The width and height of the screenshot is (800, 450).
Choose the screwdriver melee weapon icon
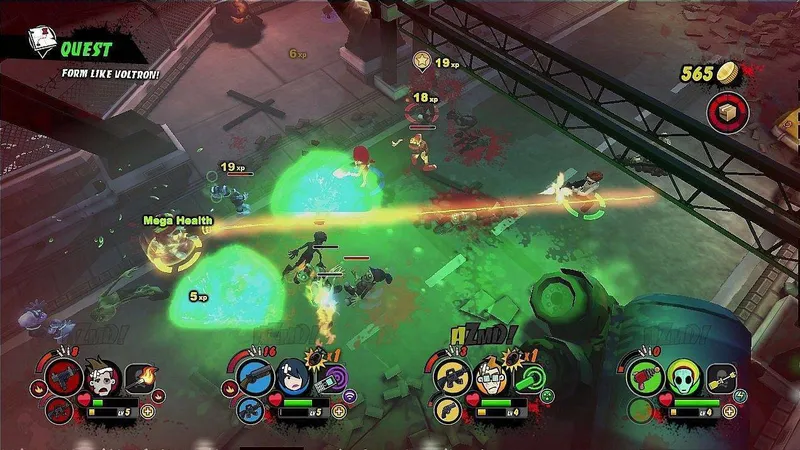pos(721,378)
